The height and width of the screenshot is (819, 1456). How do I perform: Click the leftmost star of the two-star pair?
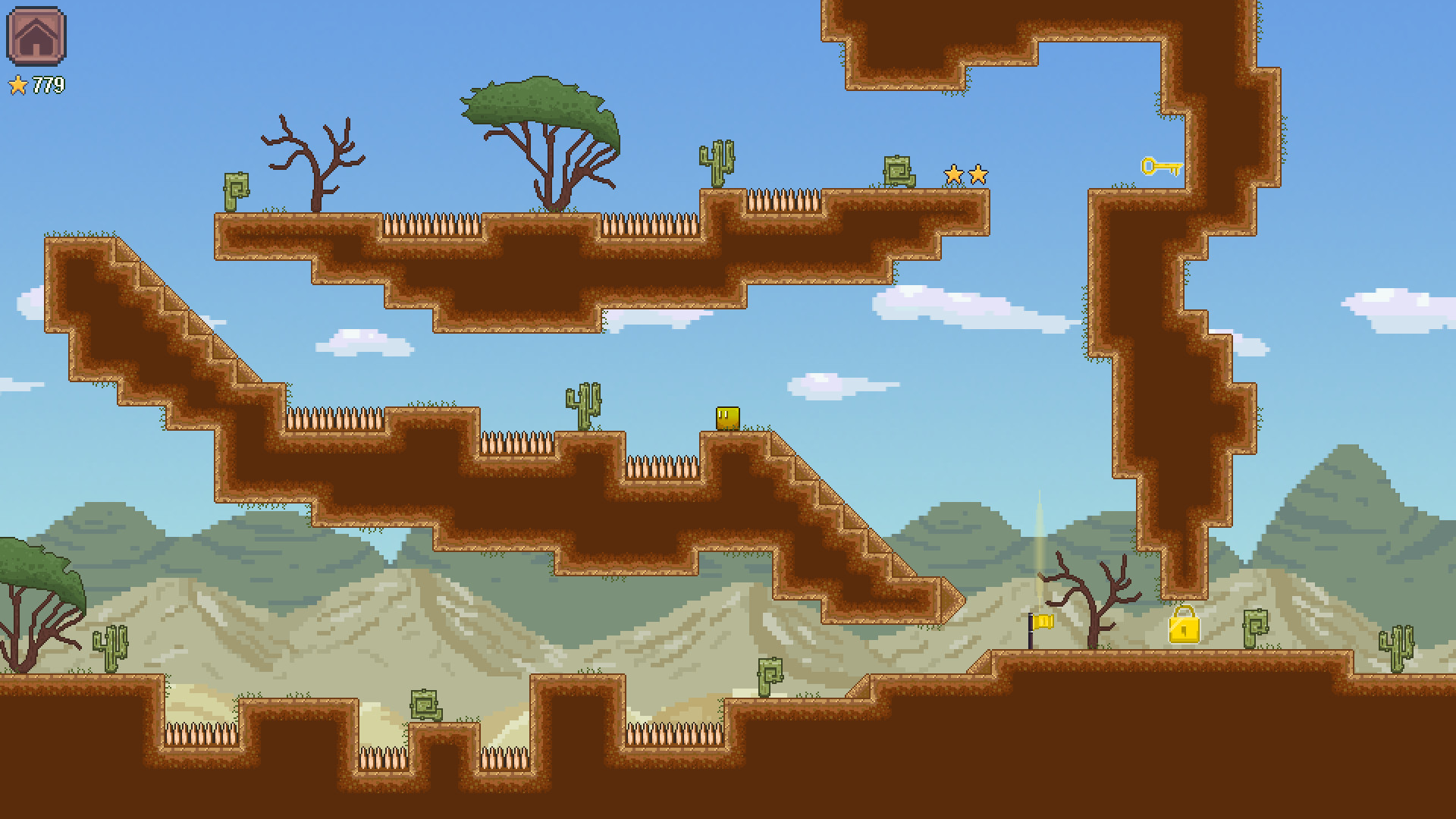[953, 174]
